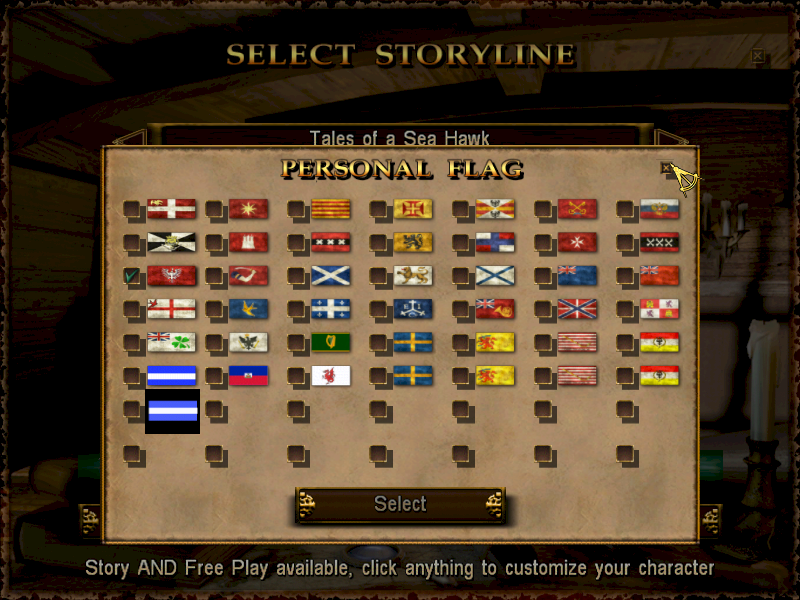Pick the green flag with the golden harp

[x=329, y=342]
